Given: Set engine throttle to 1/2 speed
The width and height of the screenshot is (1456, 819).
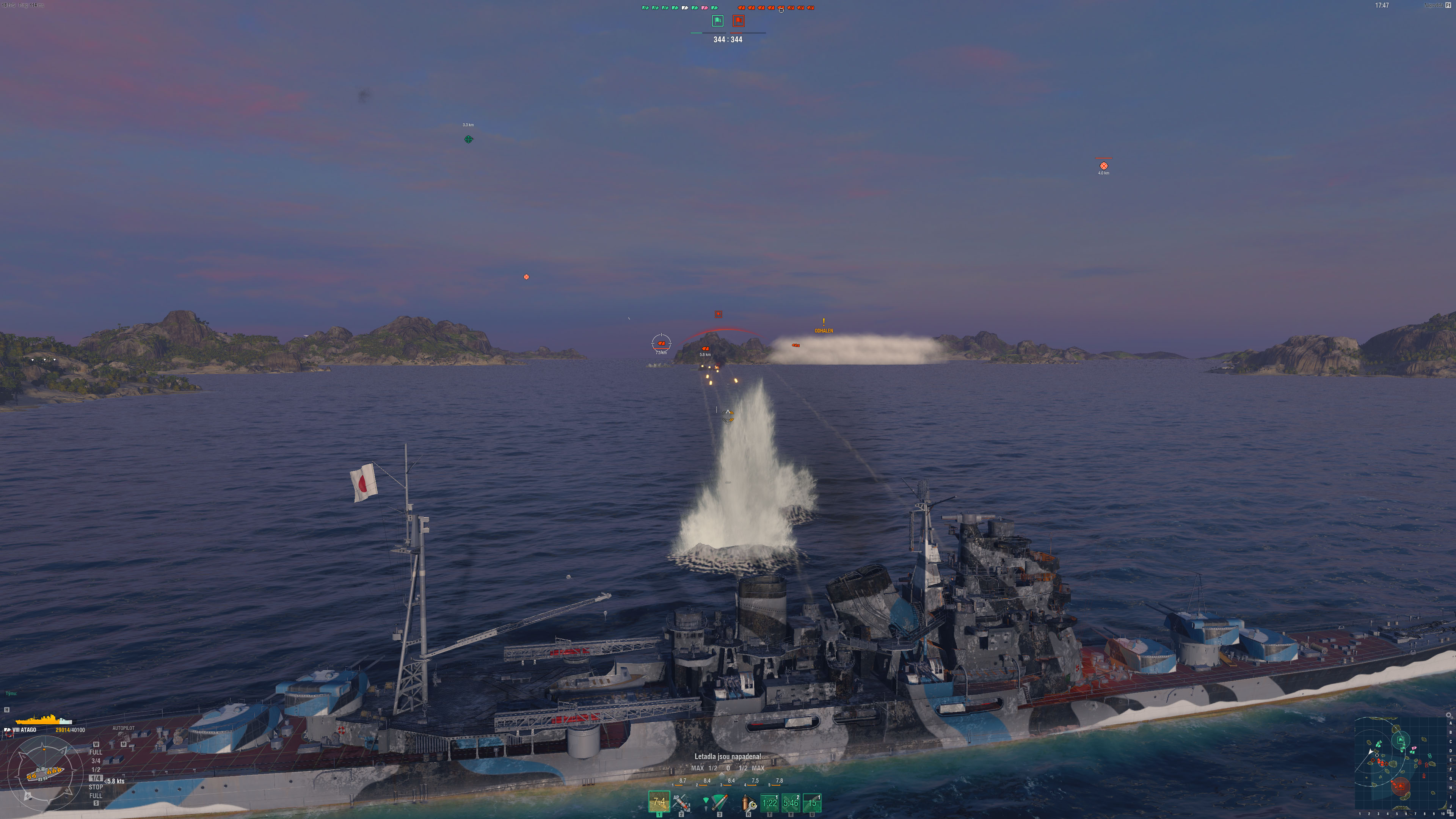Looking at the screenshot, I should coord(96,769).
